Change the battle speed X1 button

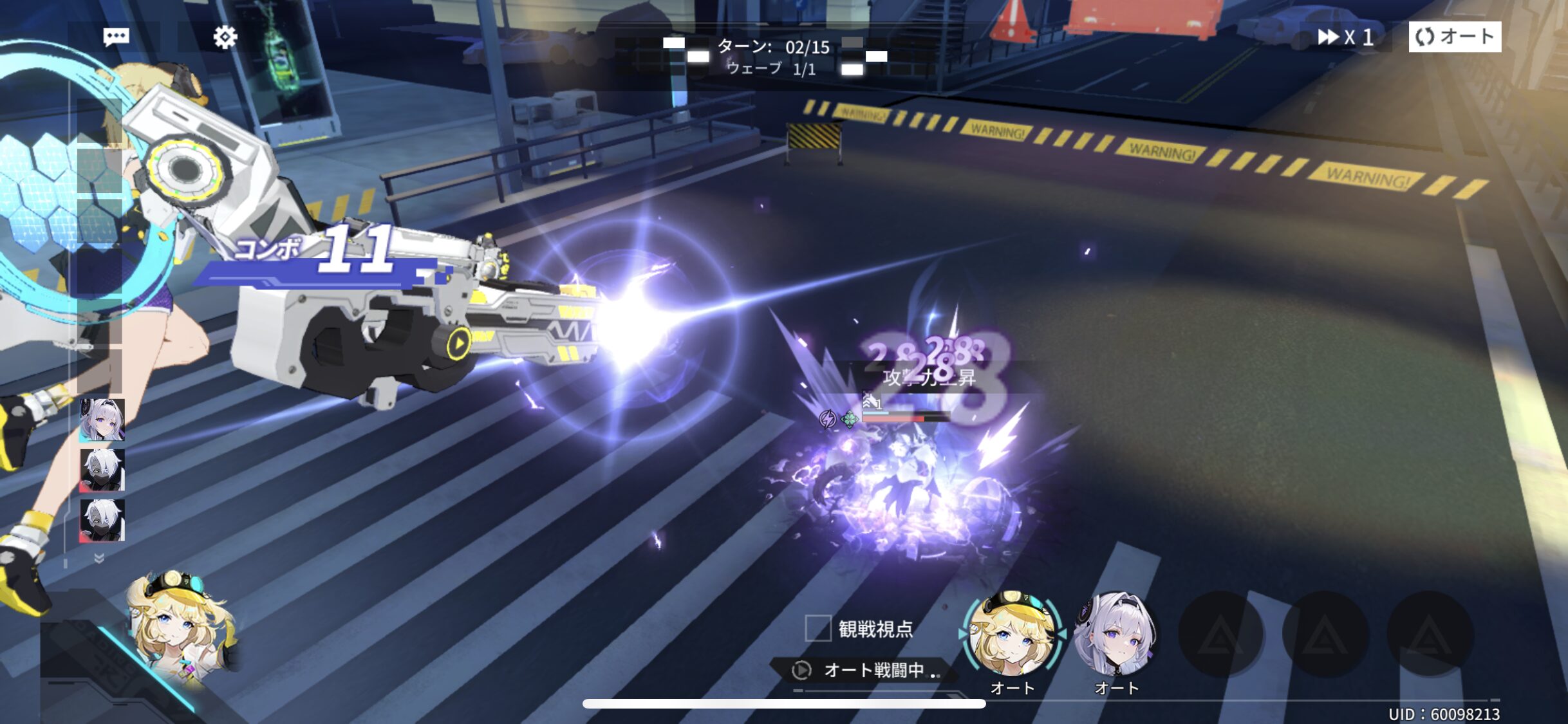pyautogui.click(x=1345, y=37)
